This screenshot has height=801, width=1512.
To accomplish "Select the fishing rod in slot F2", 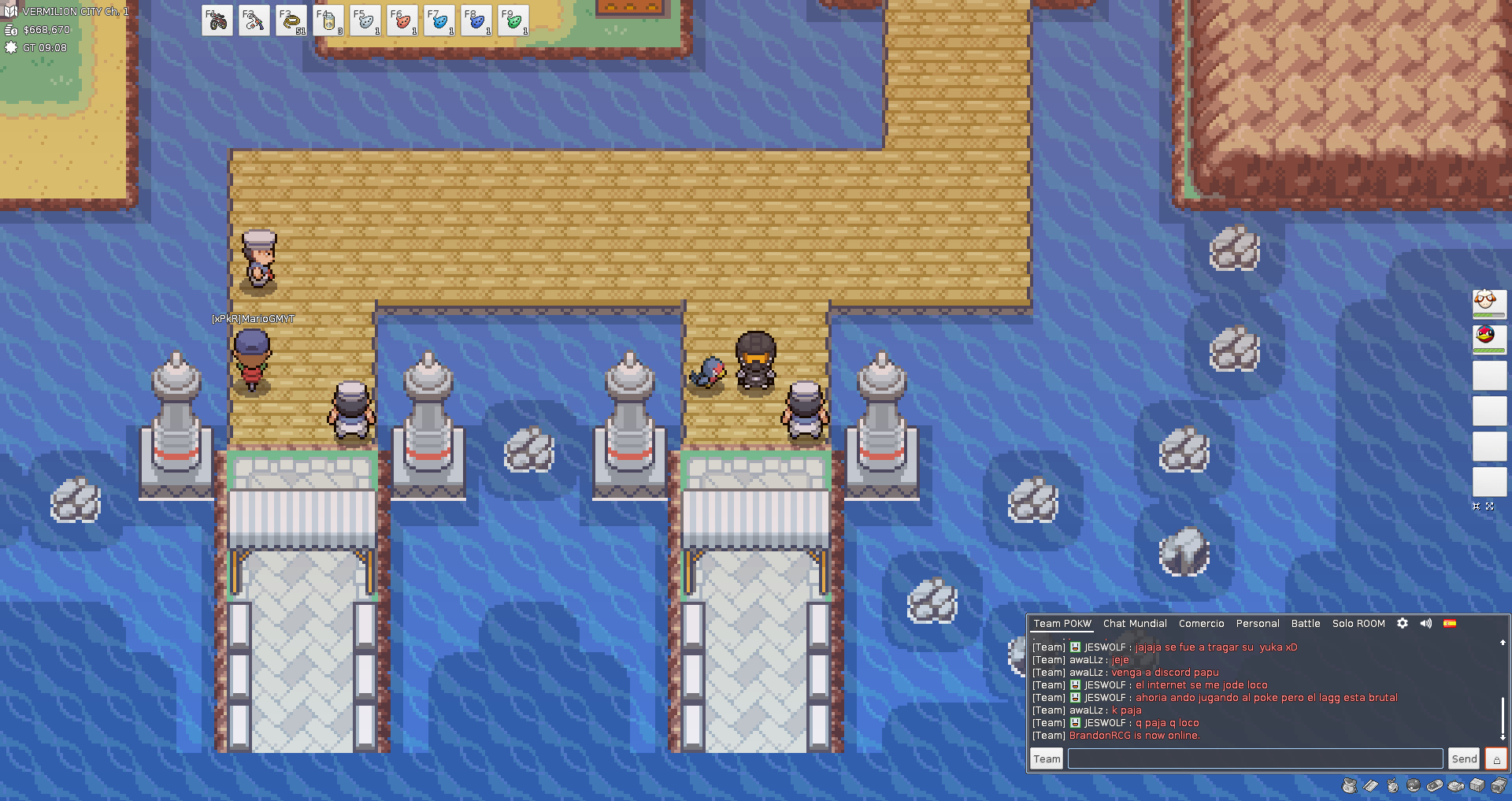I will [254, 20].
